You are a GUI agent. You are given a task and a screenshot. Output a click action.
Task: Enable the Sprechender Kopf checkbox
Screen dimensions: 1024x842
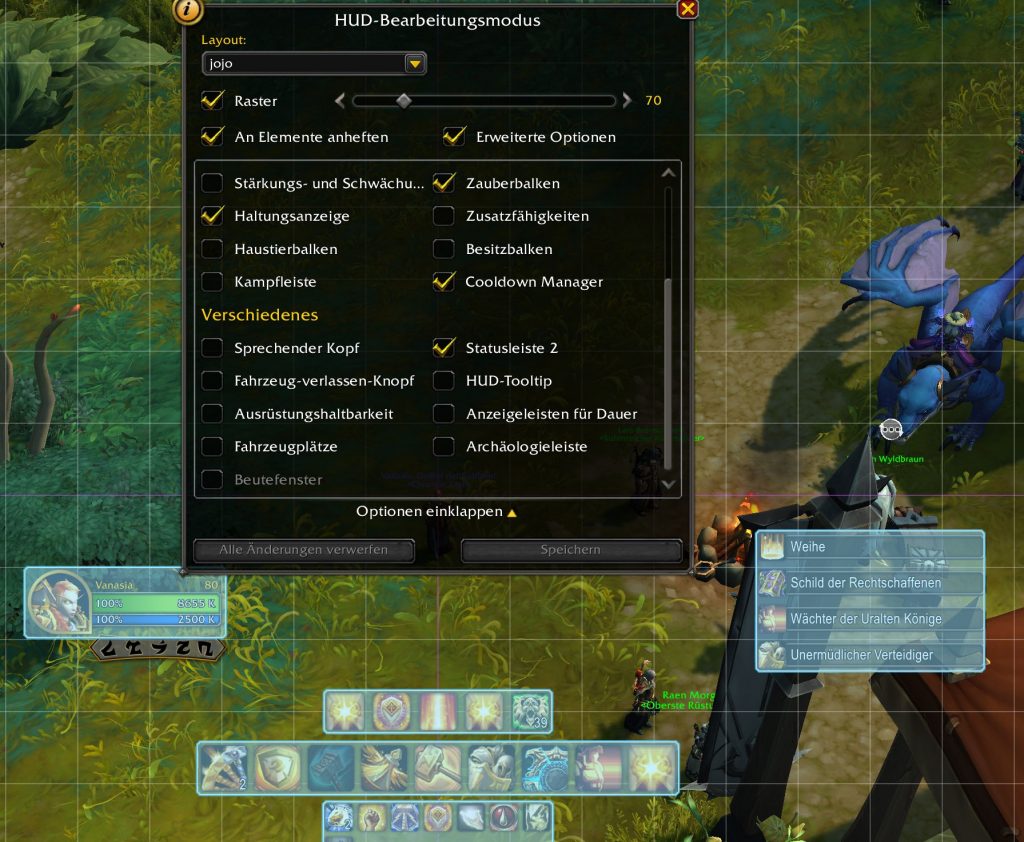click(212, 348)
